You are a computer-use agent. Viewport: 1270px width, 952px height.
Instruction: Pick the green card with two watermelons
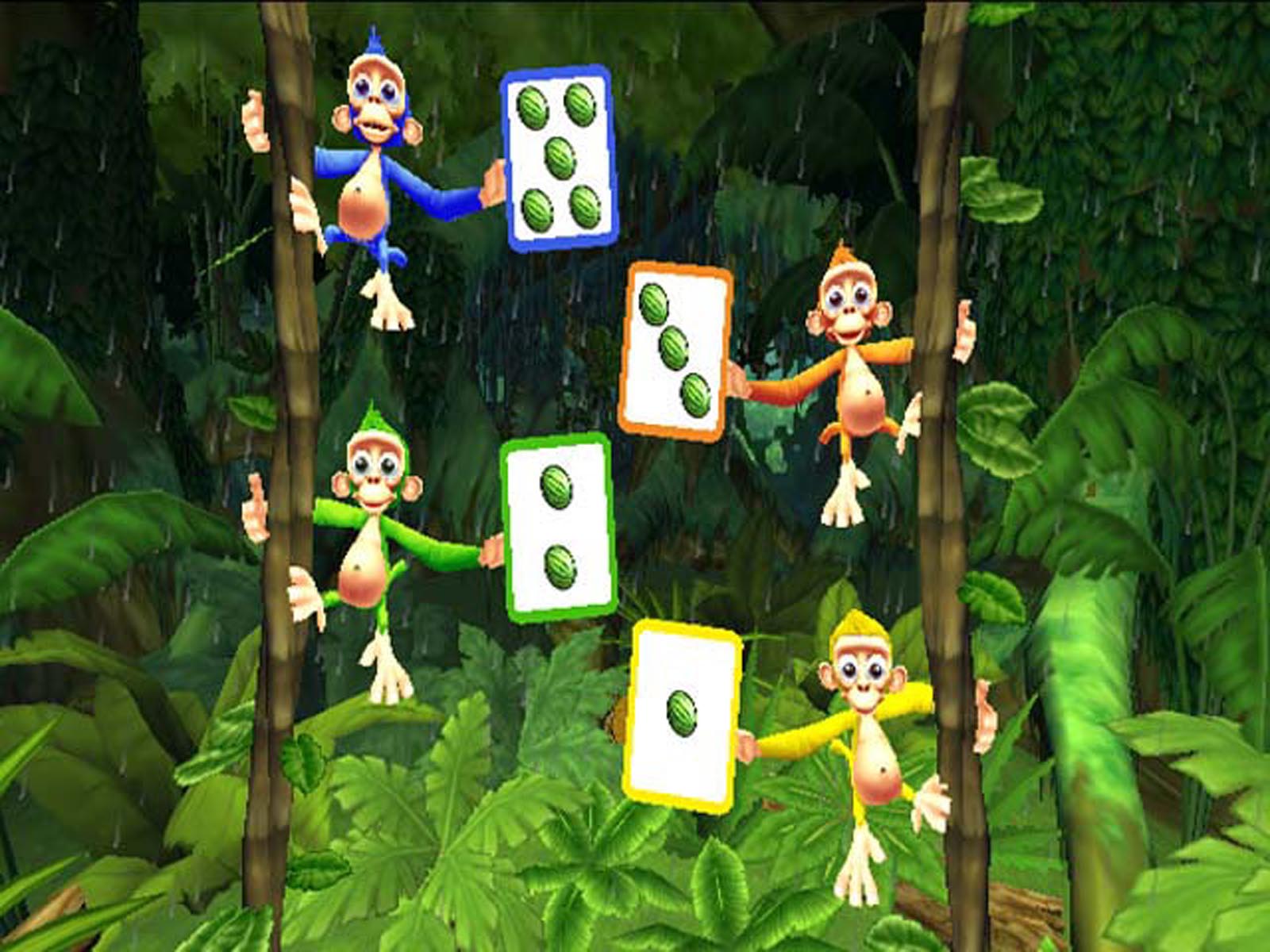coord(560,527)
